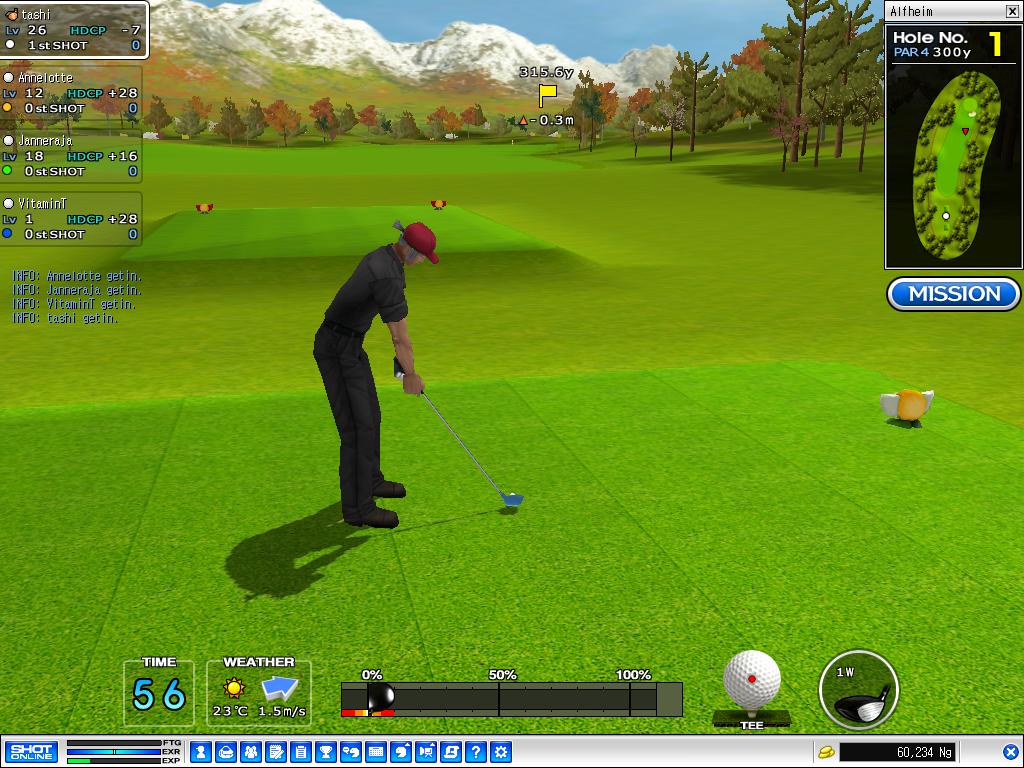Click the shot power gauge bar
1024x768 pixels.
[x=511, y=698]
